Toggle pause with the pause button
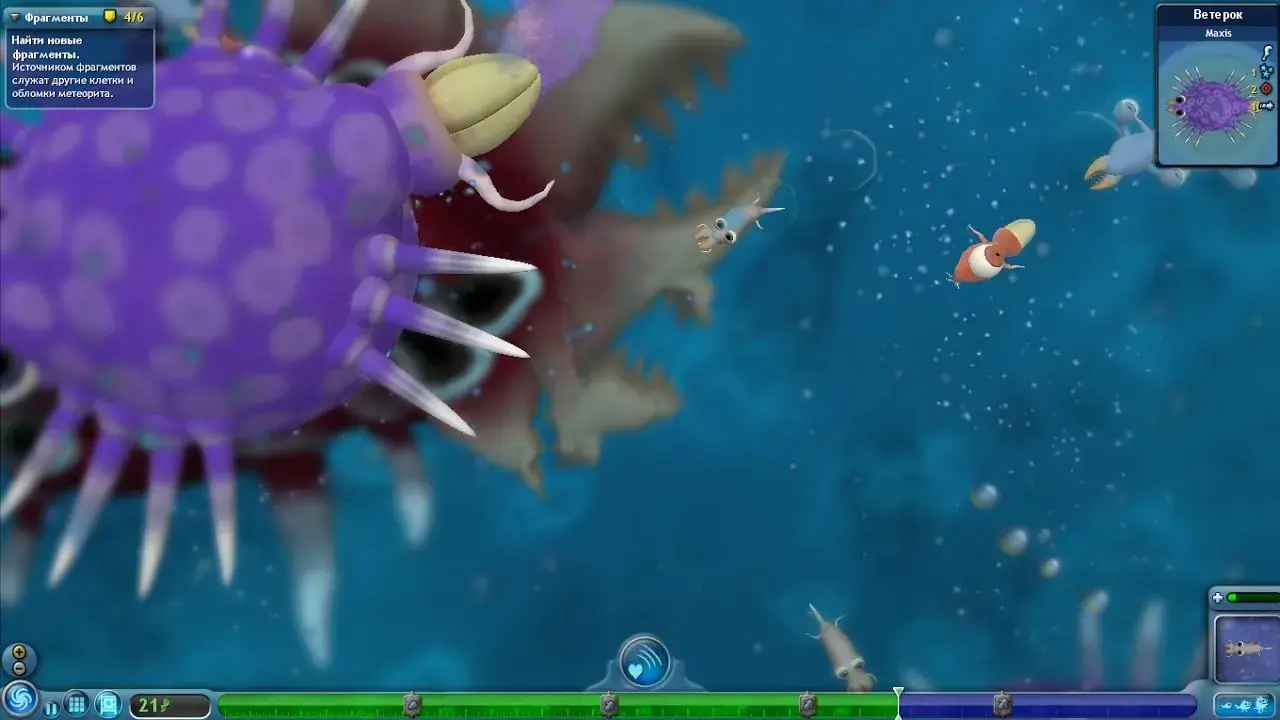This screenshot has width=1280, height=720. (x=51, y=708)
